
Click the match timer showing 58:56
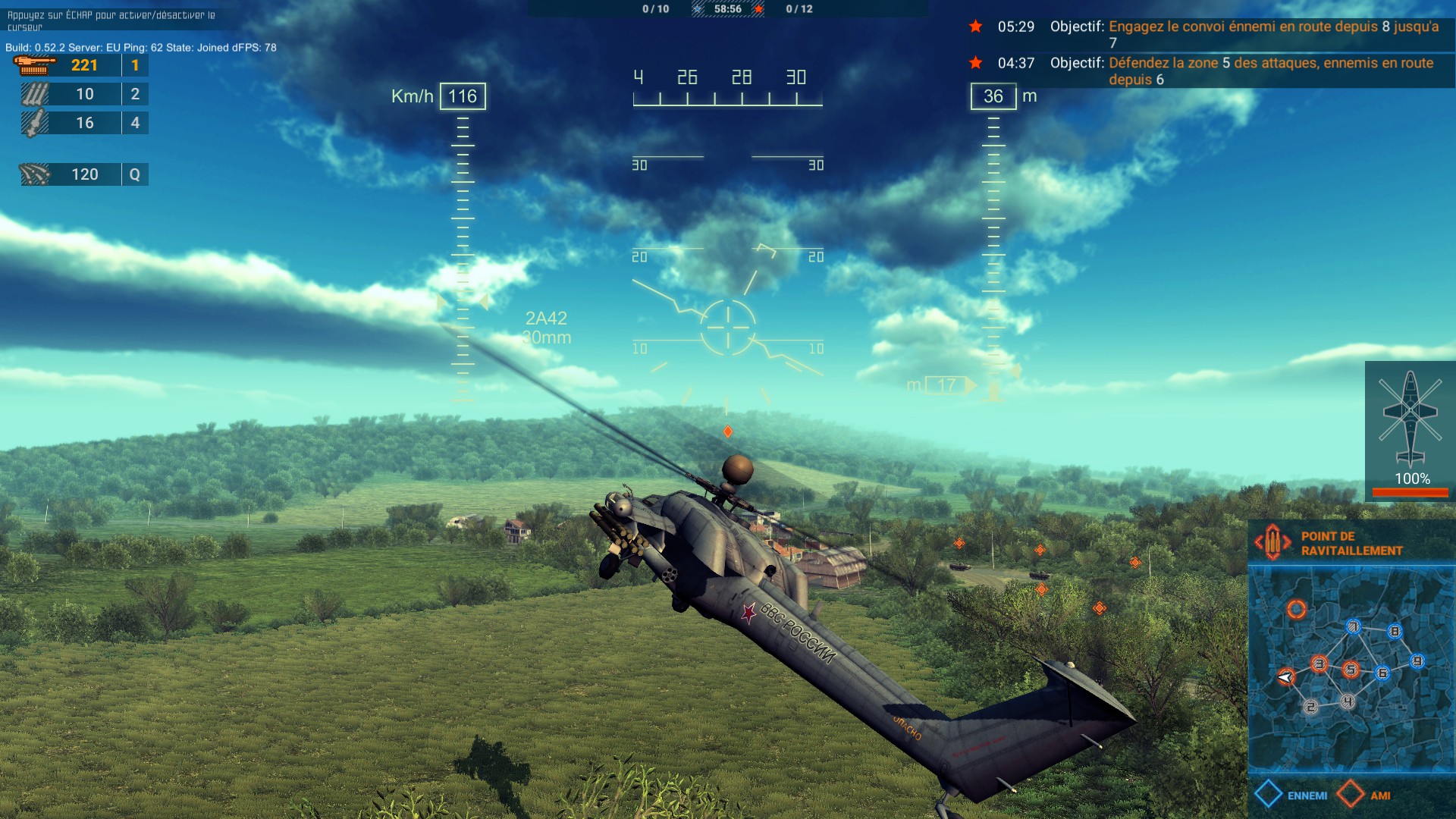coord(728,10)
